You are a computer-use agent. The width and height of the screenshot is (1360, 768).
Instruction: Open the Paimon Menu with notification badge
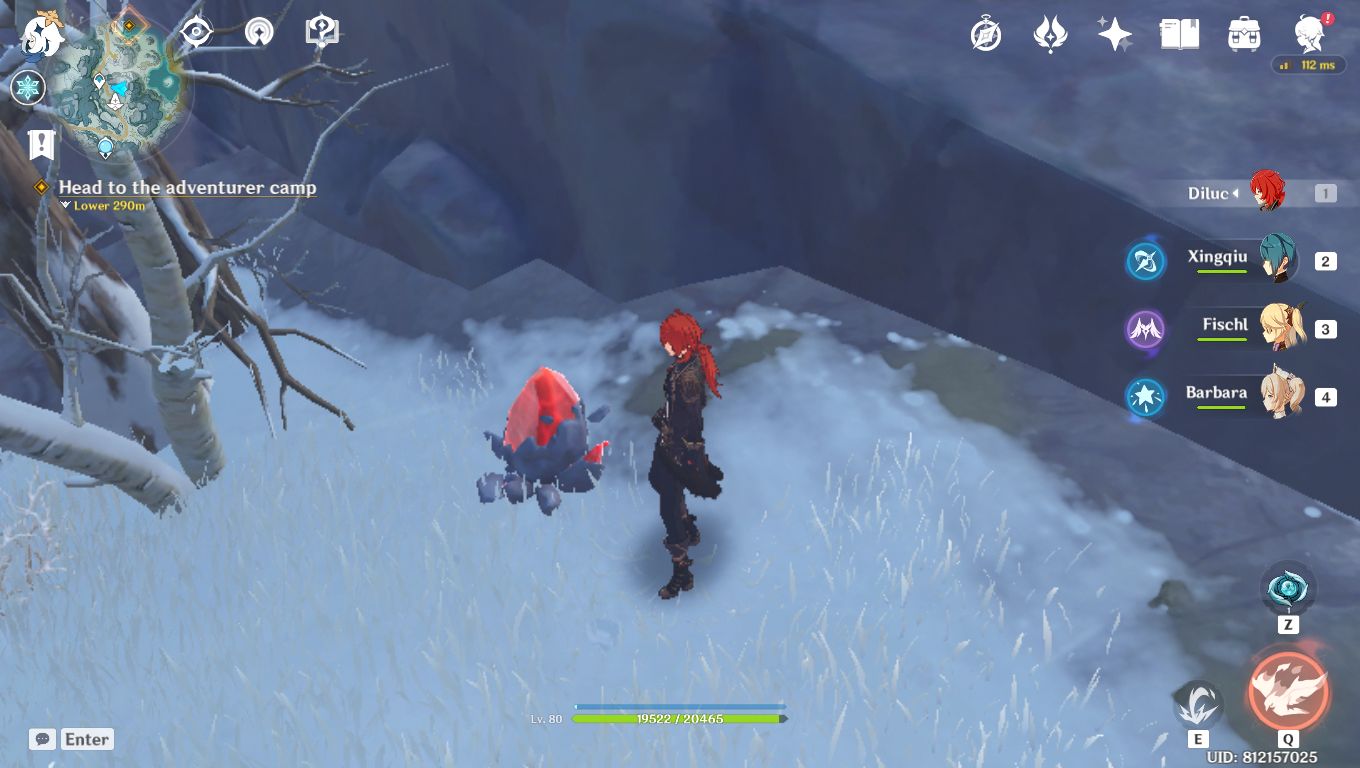[x=1307, y=33]
